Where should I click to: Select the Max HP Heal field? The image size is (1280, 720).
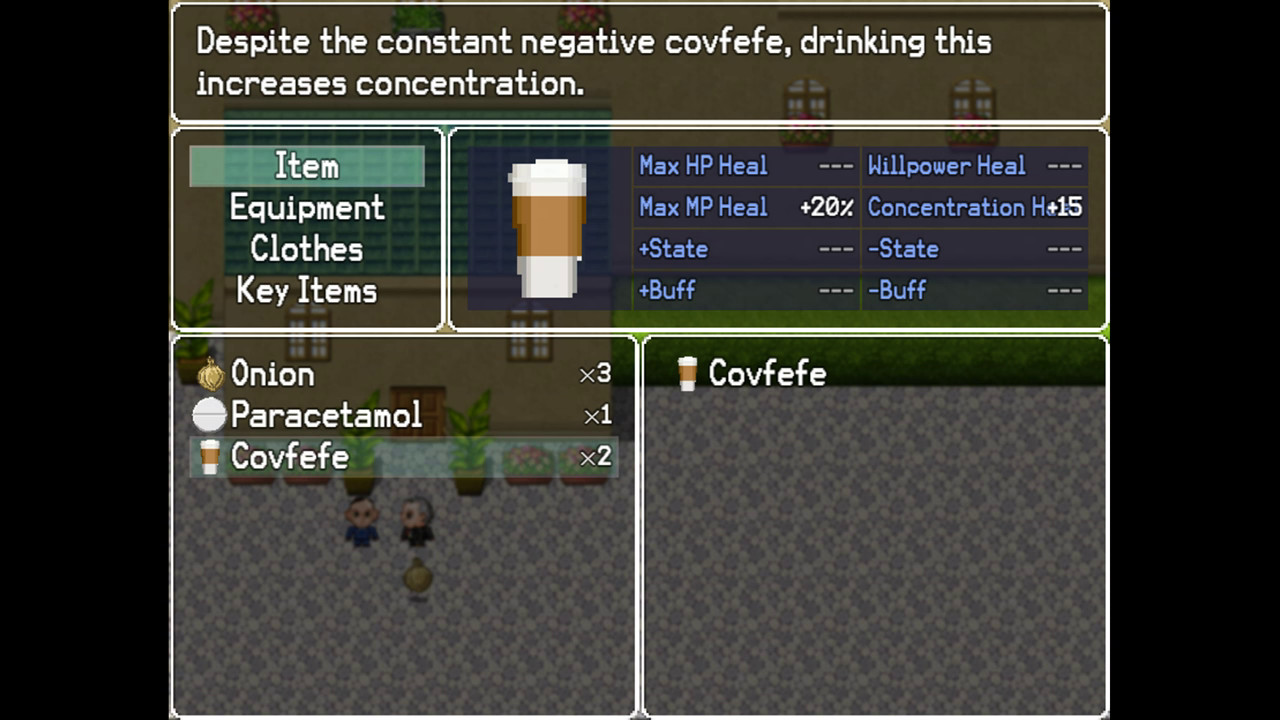coord(700,166)
